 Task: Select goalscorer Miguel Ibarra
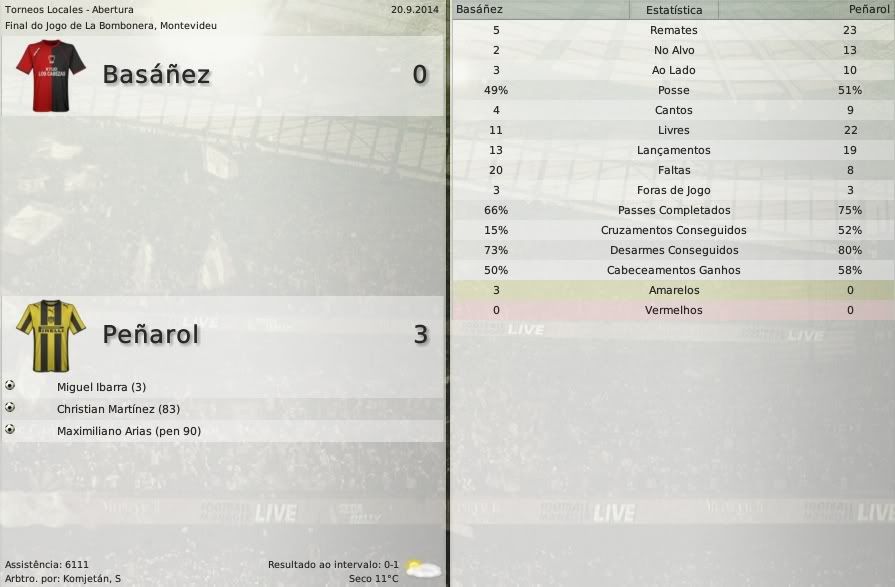[x=101, y=387]
